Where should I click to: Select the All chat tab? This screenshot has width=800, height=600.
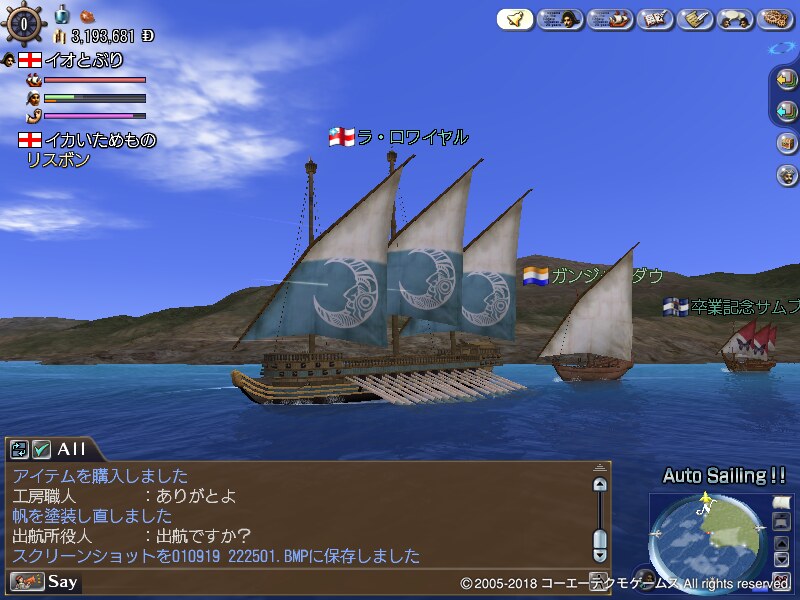pos(72,449)
